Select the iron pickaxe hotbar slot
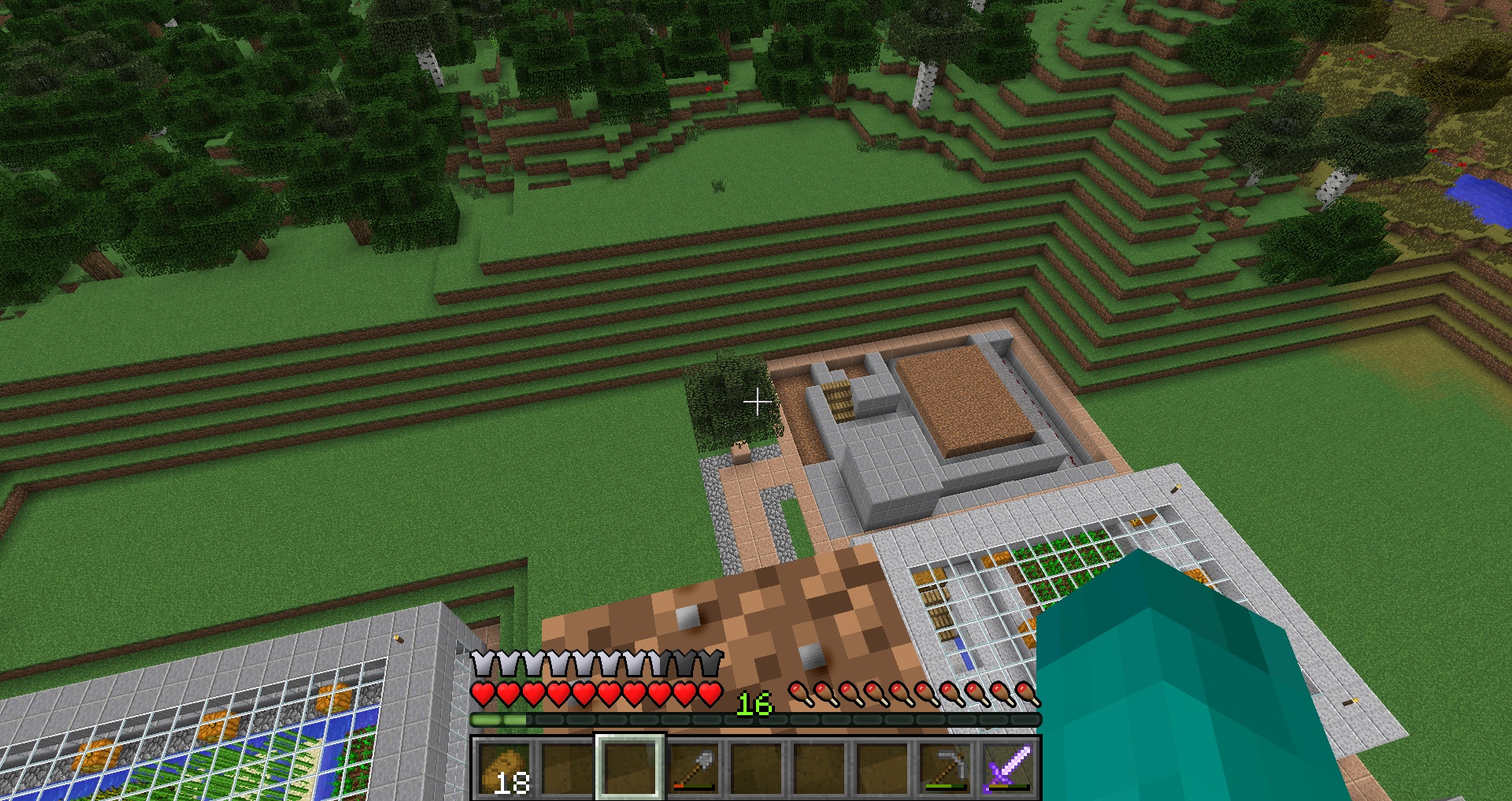Screen dimensions: 1512x801 click(x=945, y=768)
